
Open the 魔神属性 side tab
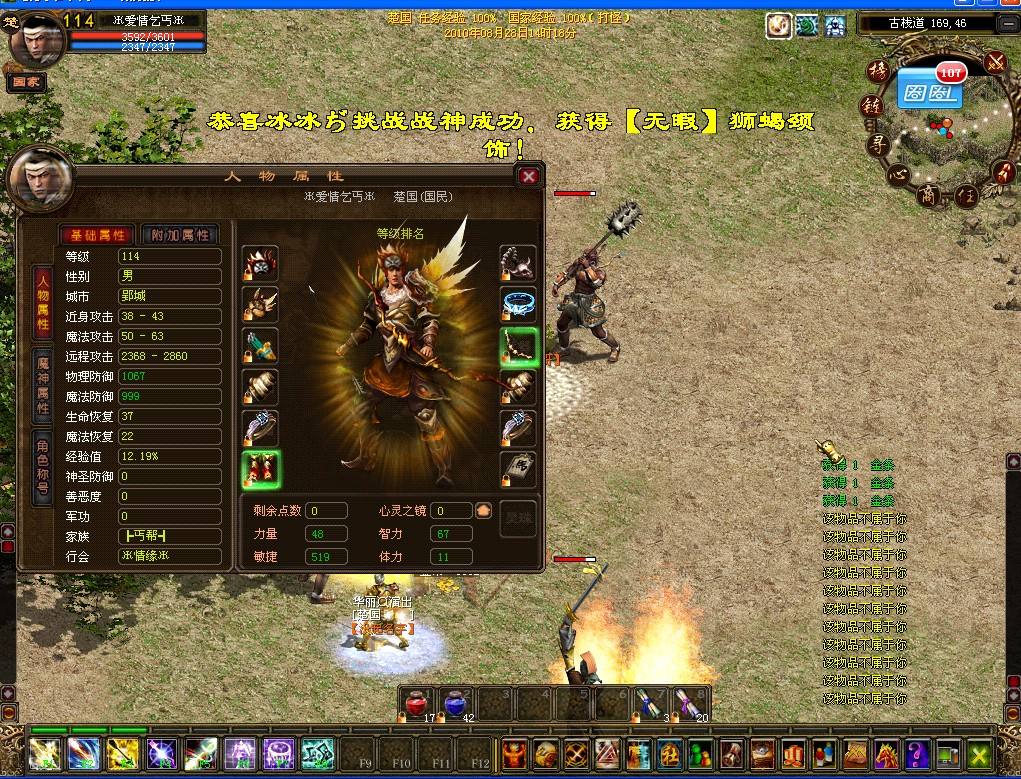coord(43,384)
